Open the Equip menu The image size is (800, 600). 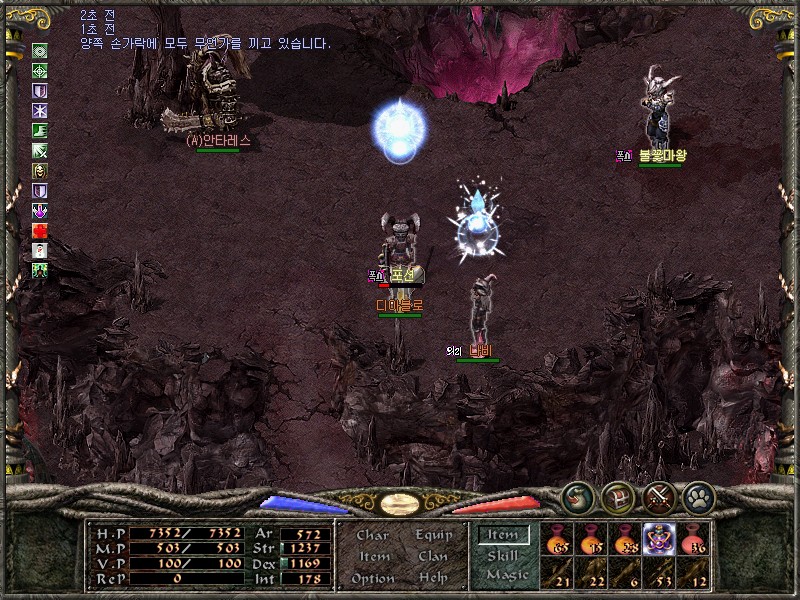pos(434,535)
